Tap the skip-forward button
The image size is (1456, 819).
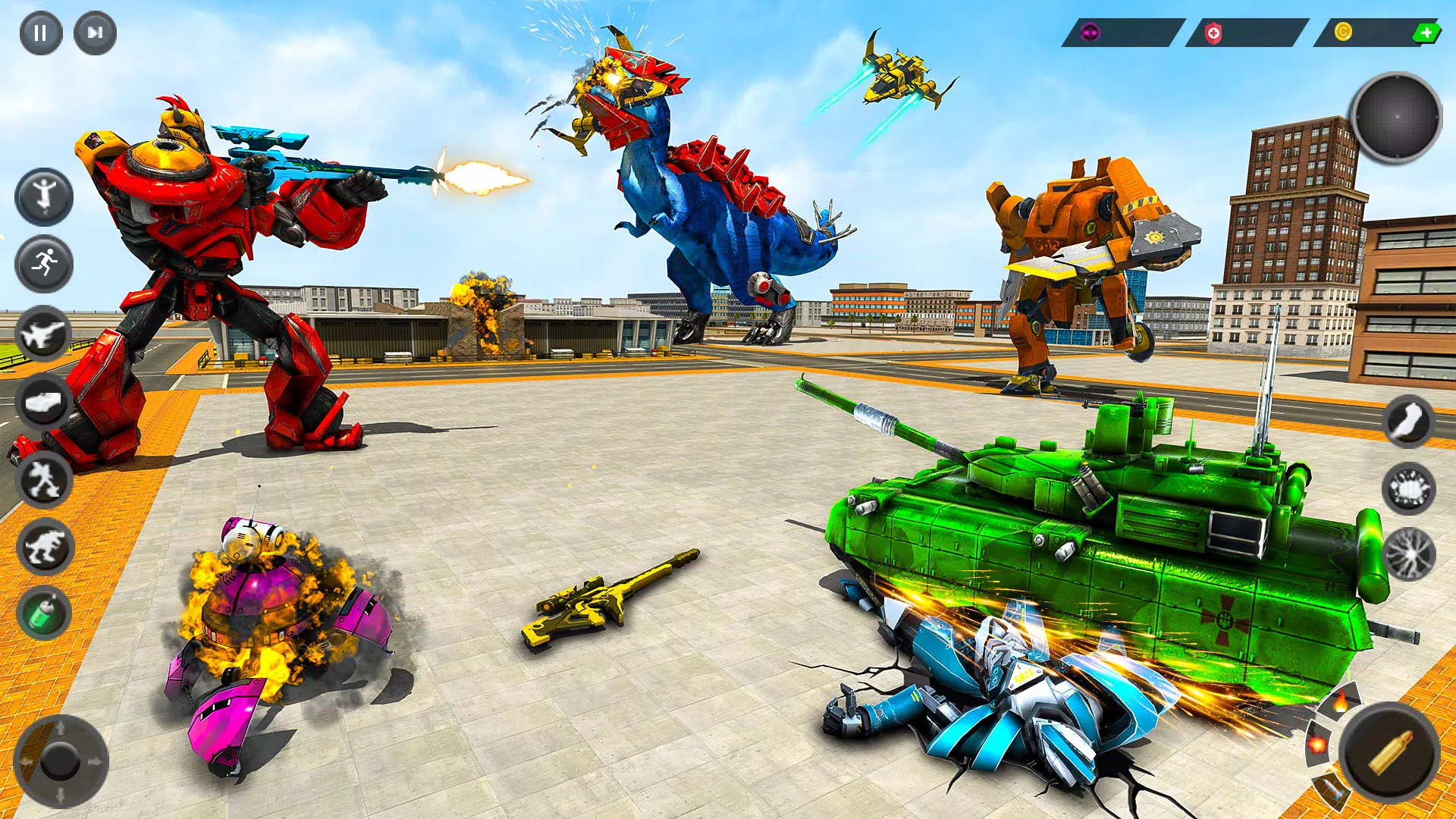click(95, 33)
